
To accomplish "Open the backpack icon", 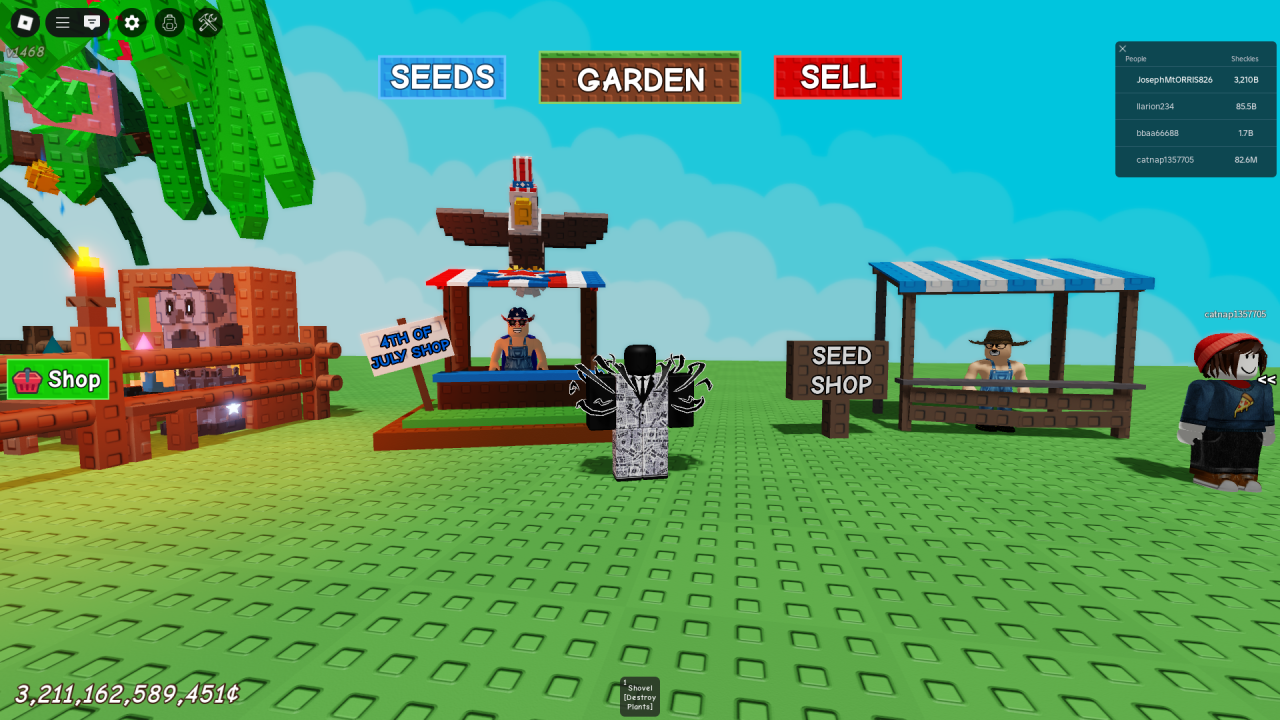I will coord(170,22).
